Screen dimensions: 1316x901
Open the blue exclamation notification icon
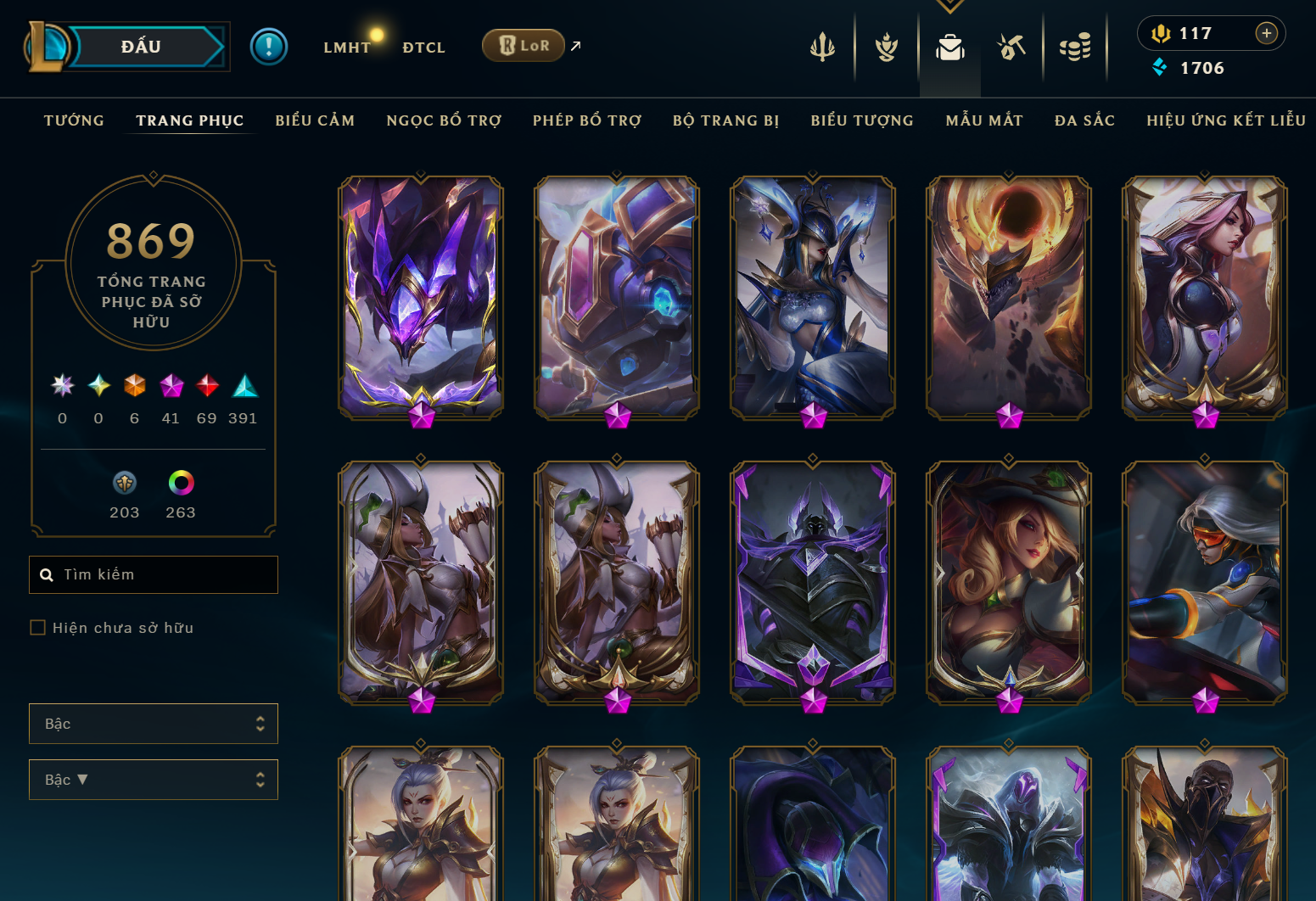tap(269, 47)
